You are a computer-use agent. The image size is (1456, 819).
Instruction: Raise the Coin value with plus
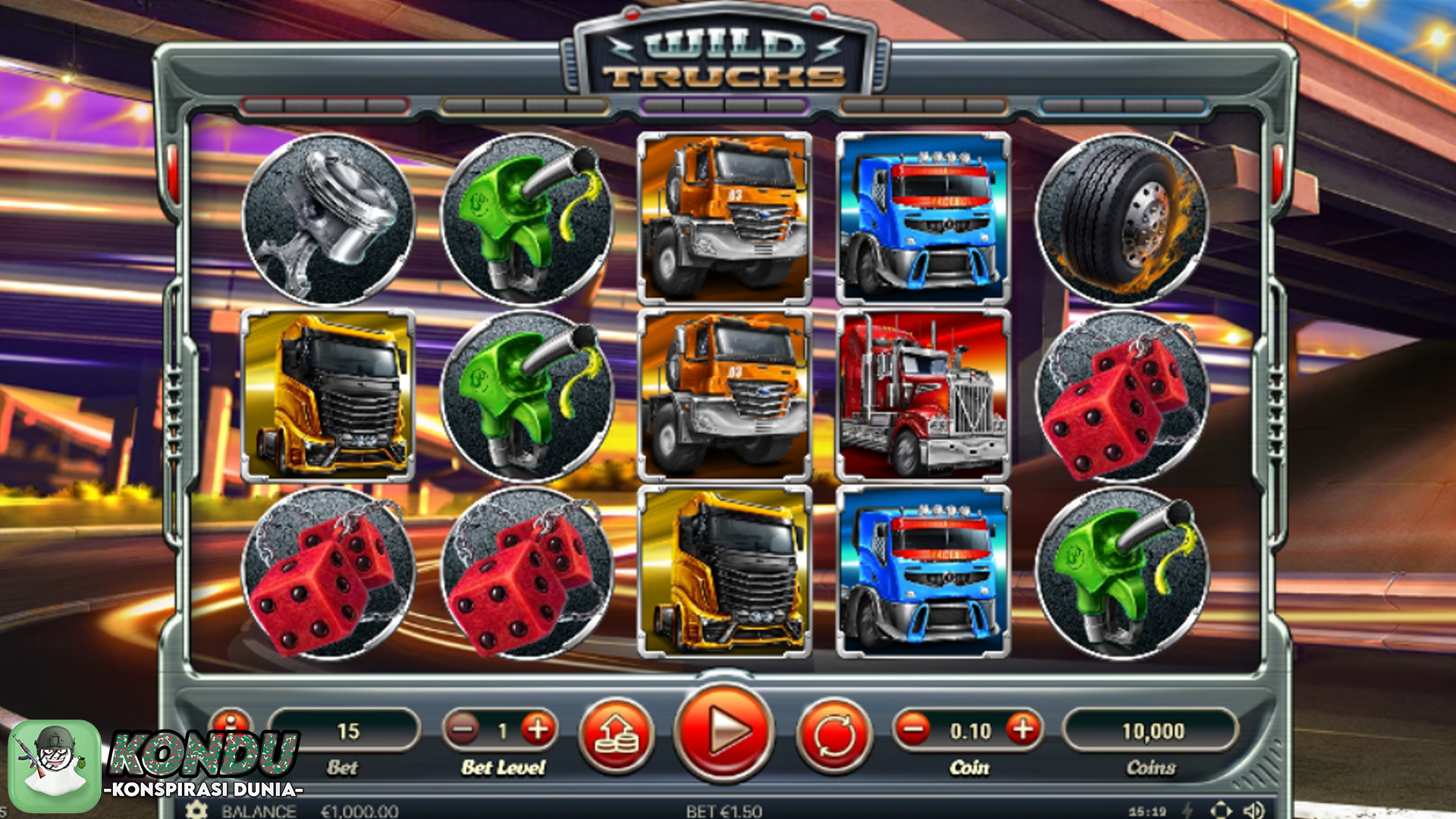pos(1023,730)
